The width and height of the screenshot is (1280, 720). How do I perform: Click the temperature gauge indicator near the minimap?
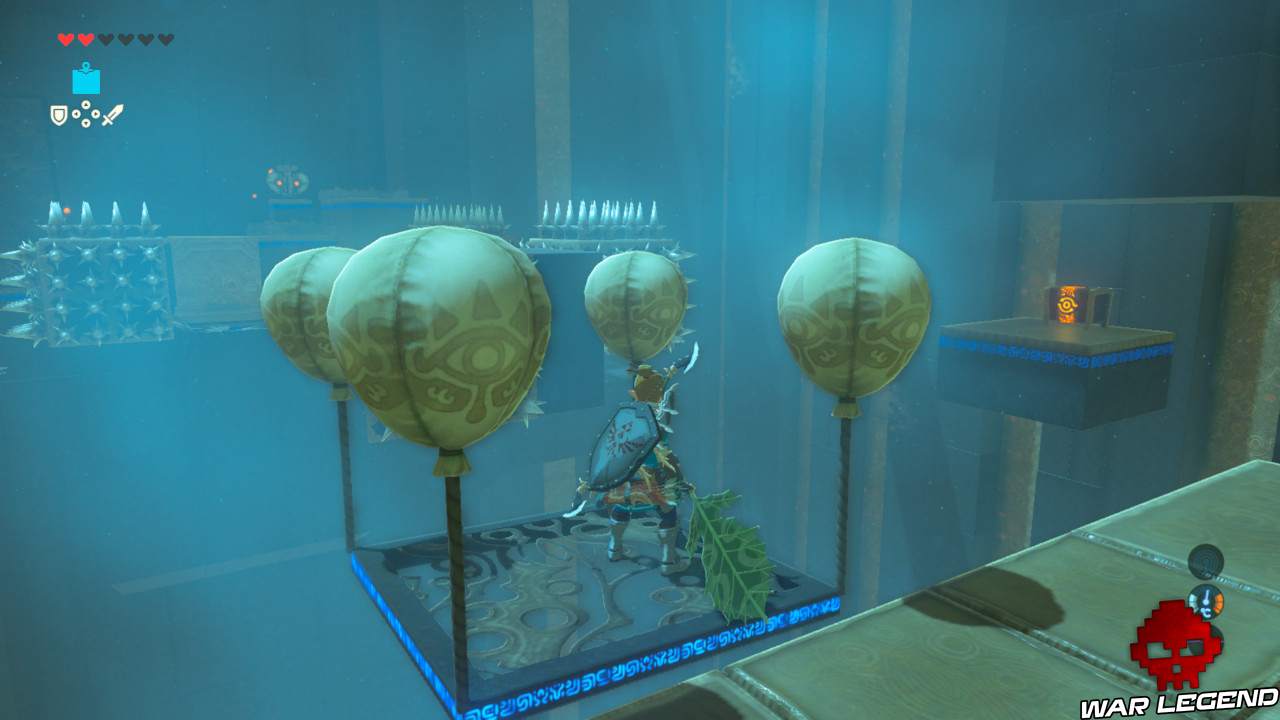(x=1206, y=602)
